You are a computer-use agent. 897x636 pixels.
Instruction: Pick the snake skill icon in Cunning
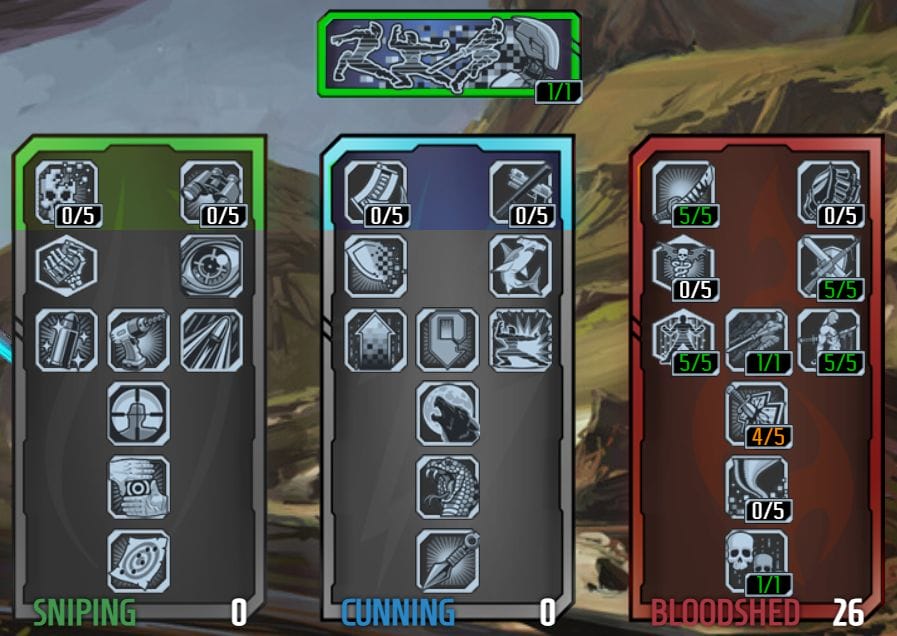tap(447, 487)
